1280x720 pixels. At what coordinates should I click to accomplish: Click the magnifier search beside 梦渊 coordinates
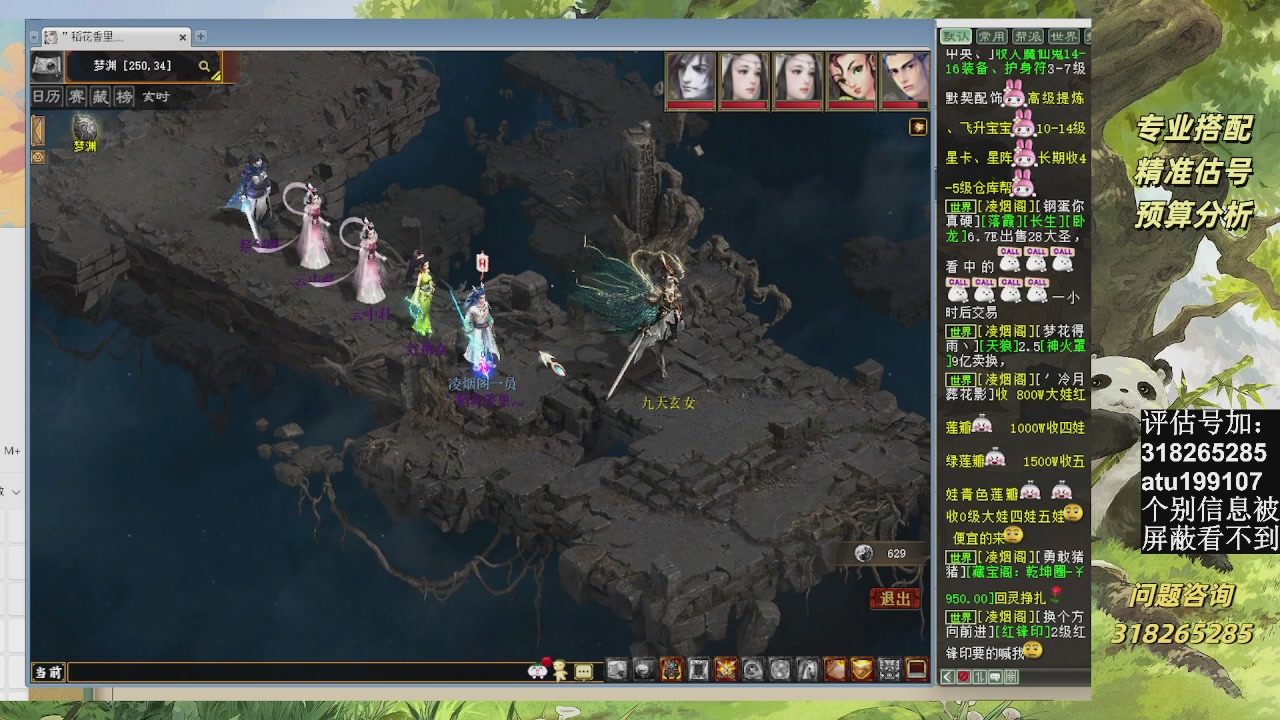click(204, 66)
